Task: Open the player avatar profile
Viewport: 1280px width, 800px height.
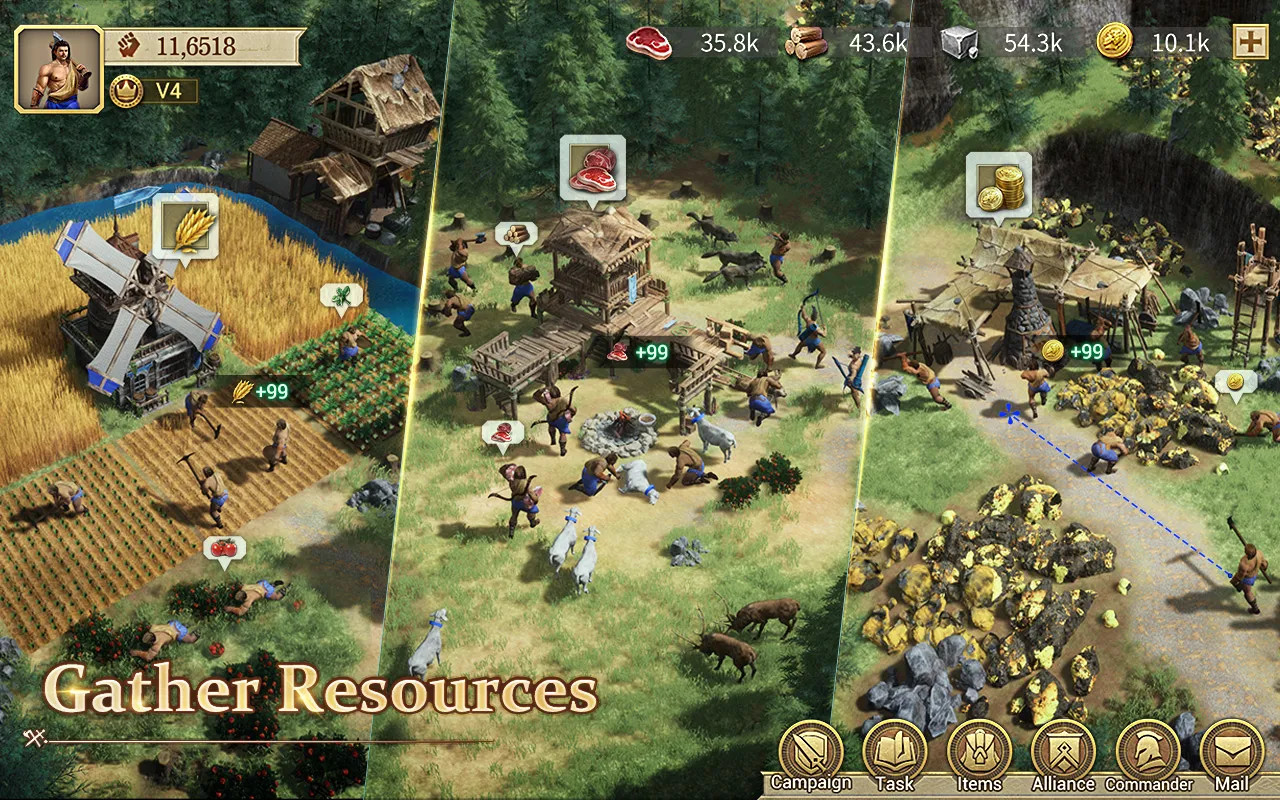Action: coord(58,67)
